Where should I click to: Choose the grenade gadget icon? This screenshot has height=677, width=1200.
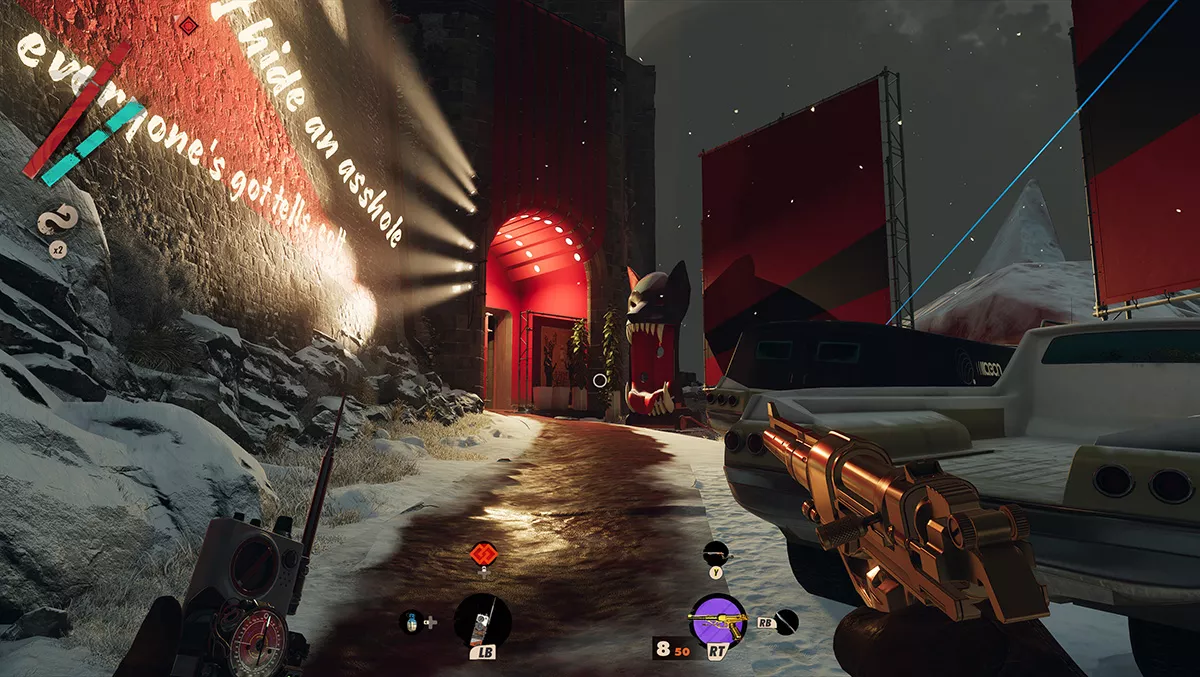[409, 622]
